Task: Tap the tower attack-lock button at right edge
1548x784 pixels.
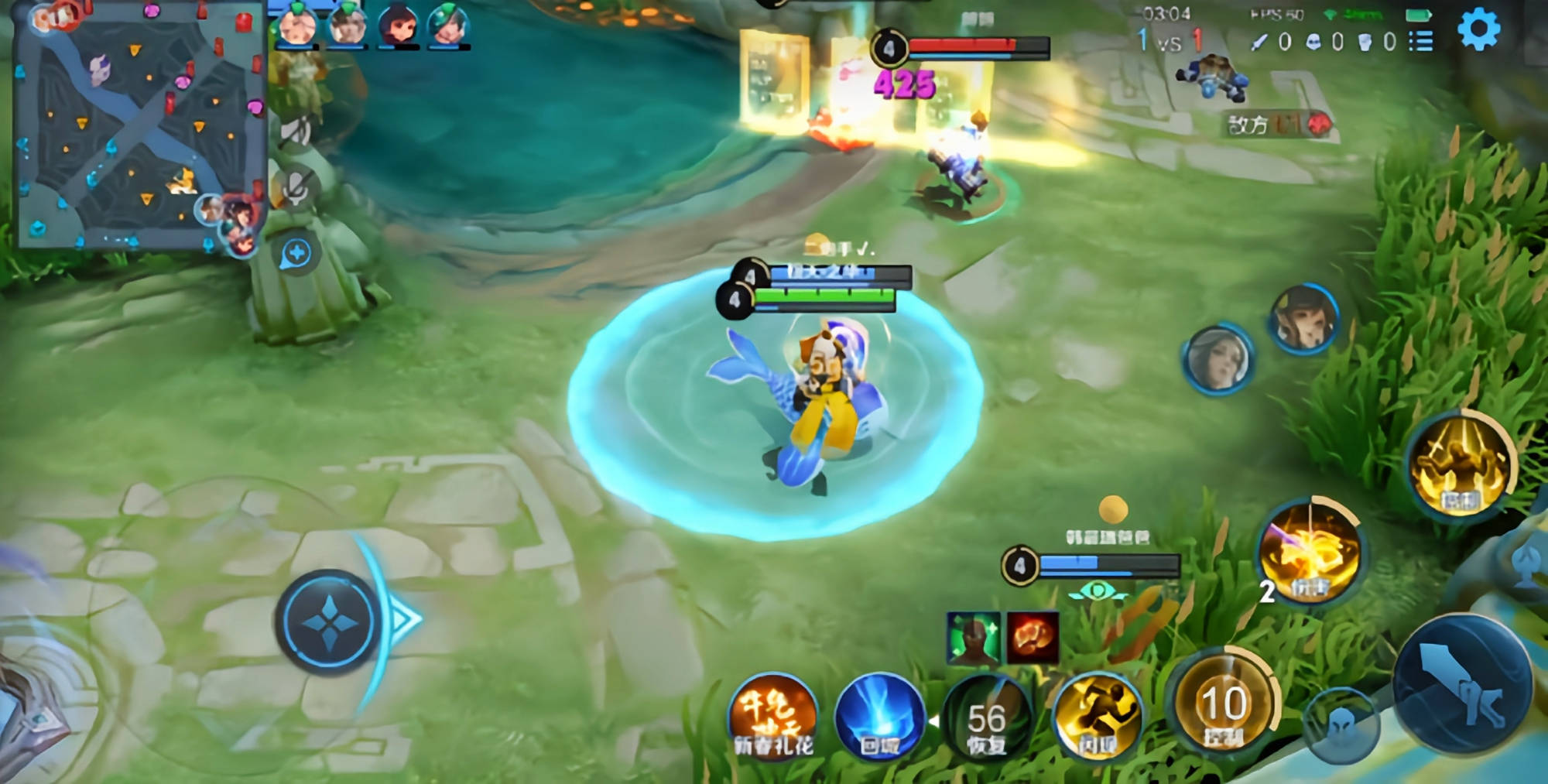Action: click(1529, 563)
